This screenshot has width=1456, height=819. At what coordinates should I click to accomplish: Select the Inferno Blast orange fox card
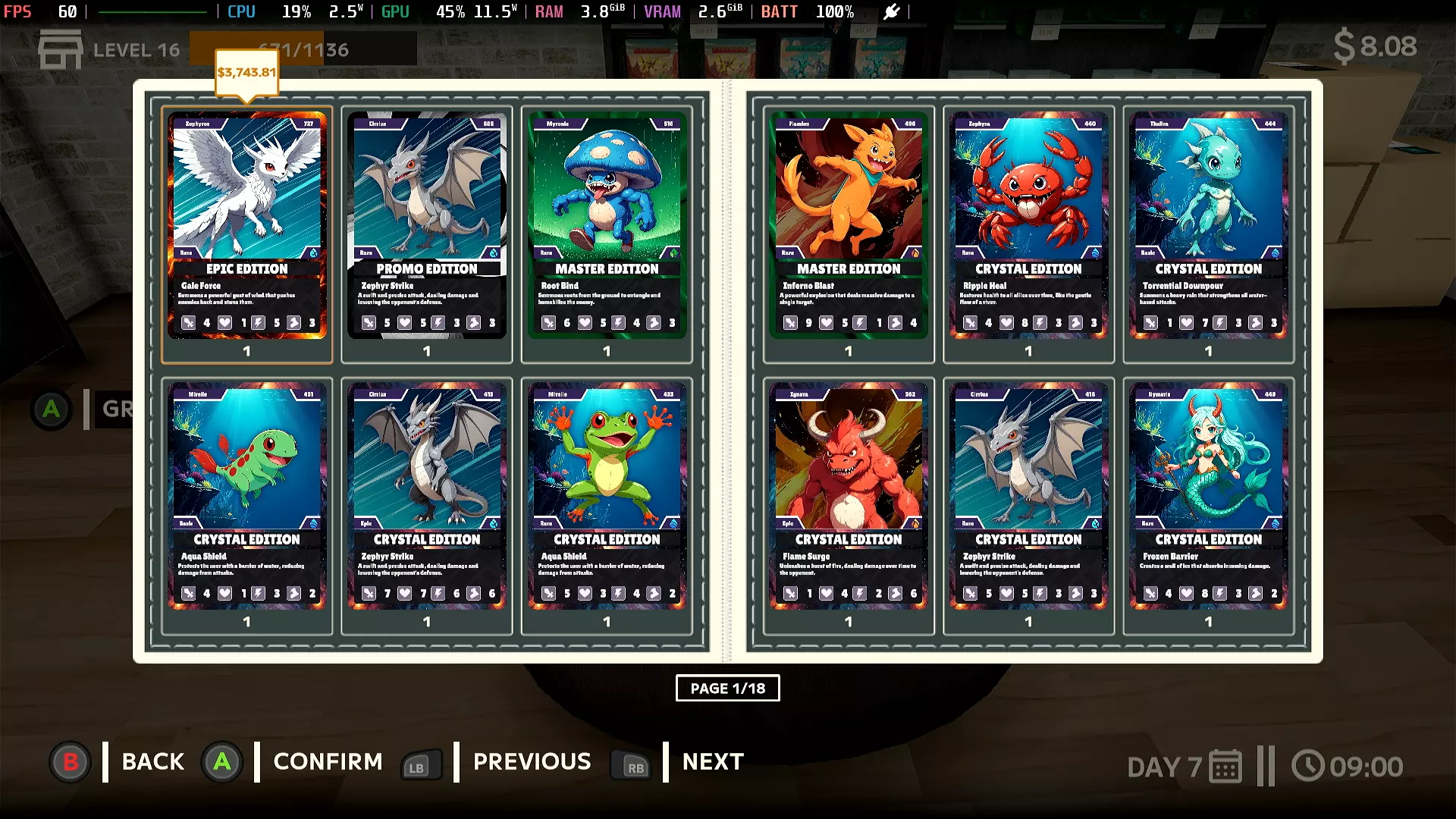click(848, 225)
